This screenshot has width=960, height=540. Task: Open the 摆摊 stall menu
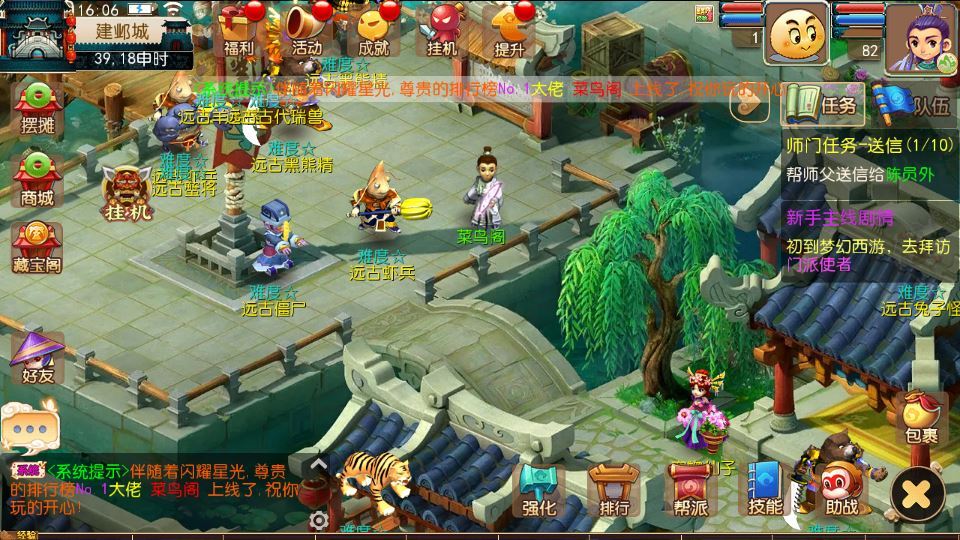37,108
